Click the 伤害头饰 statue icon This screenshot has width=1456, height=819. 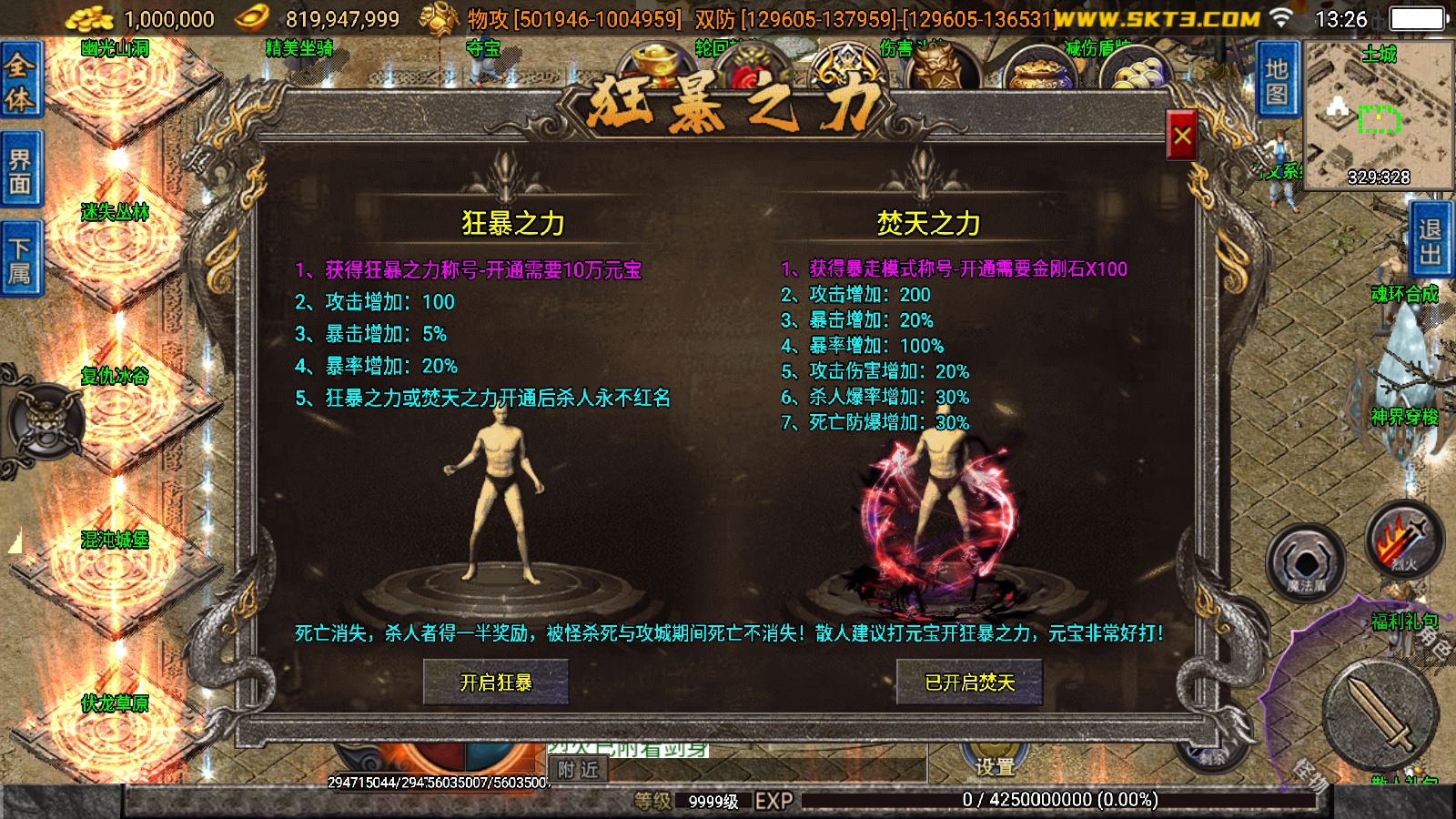(937, 66)
